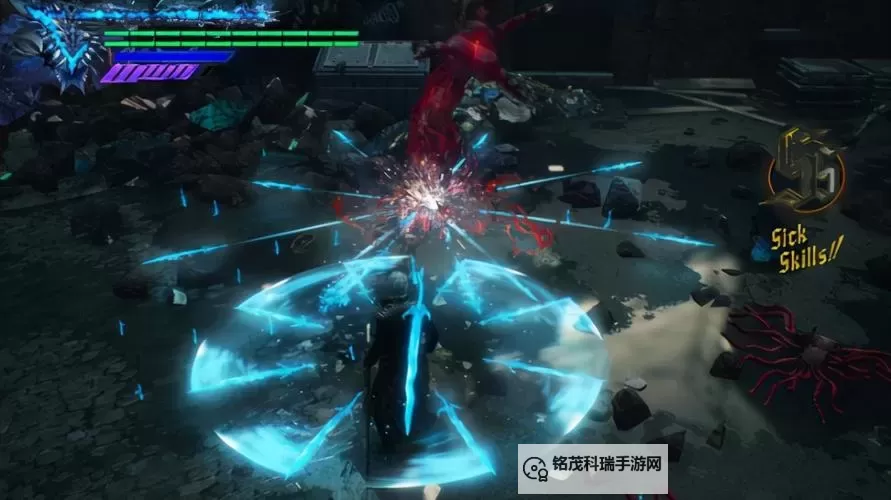Open the 铭茂科瑞手游网 watermark logo

point(592,469)
